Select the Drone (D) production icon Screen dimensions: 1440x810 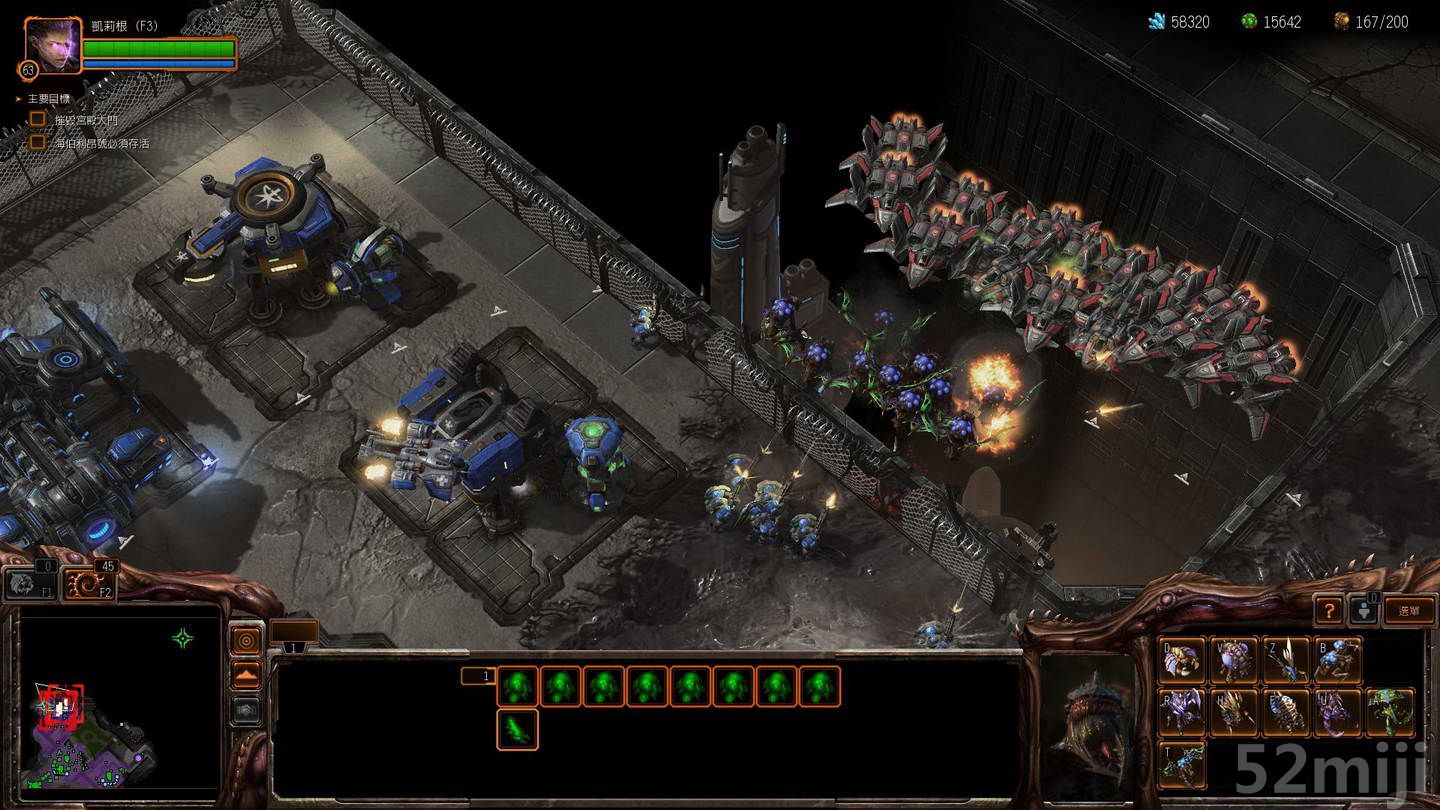pyautogui.click(x=1183, y=659)
